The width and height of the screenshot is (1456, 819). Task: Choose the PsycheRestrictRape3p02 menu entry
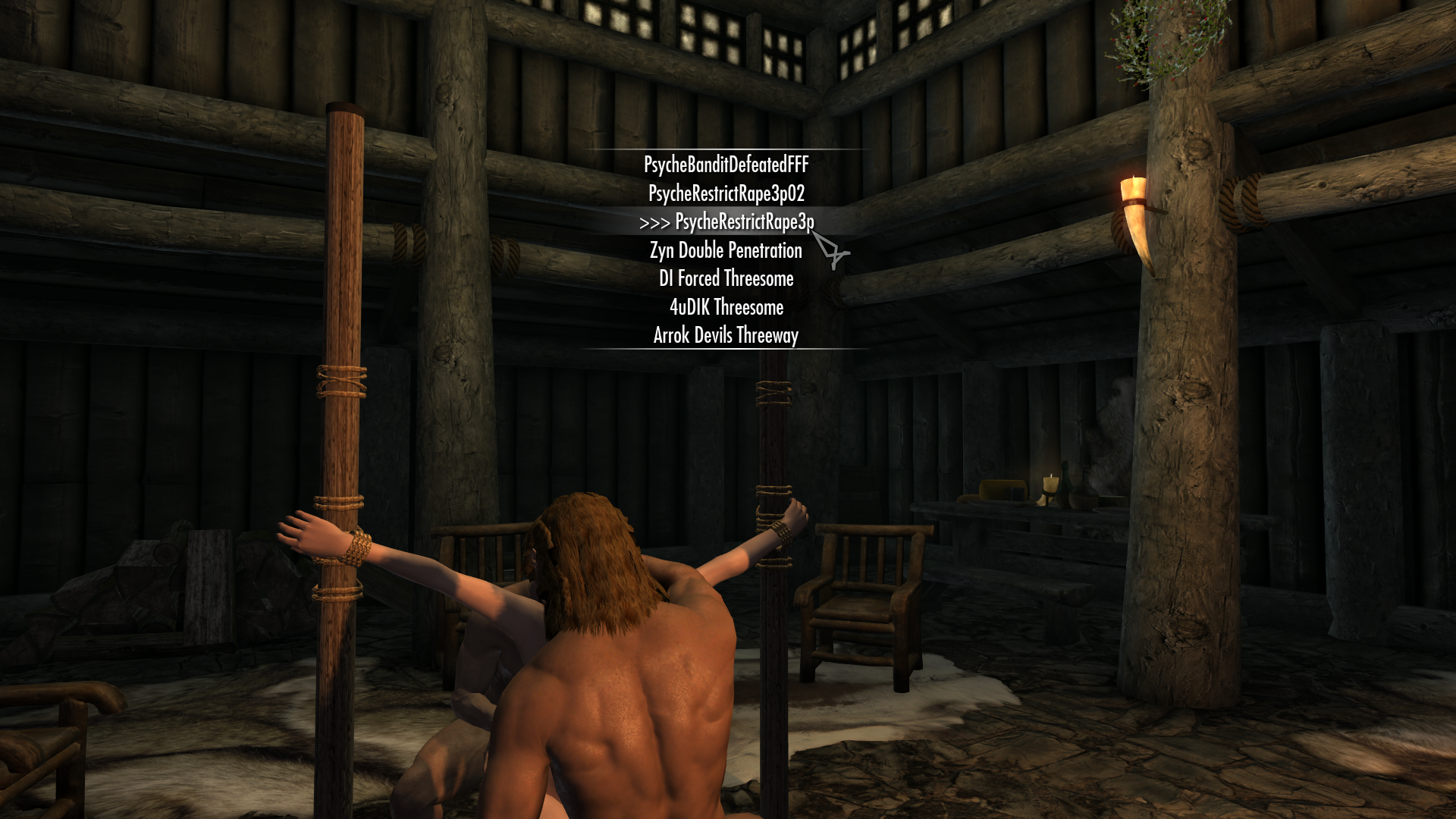click(726, 193)
